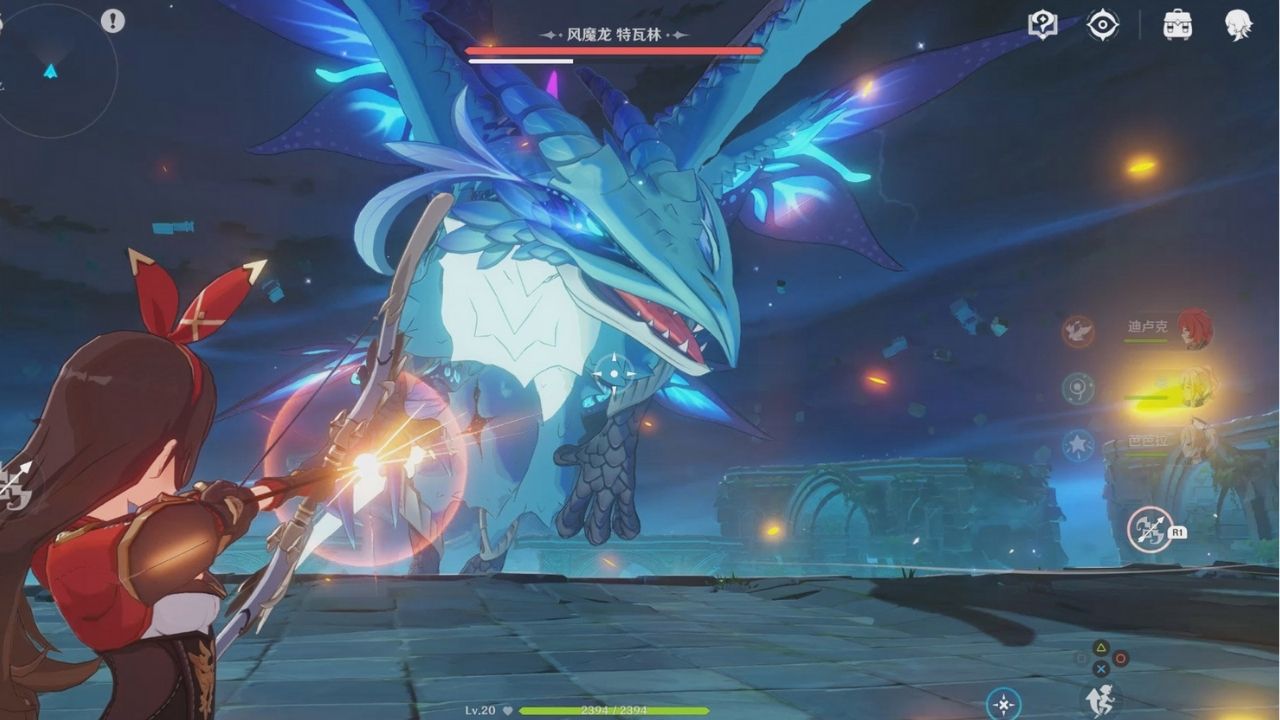The image size is (1280, 720).
Task: Click the exclamation mark quest icon
Action: click(x=112, y=20)
